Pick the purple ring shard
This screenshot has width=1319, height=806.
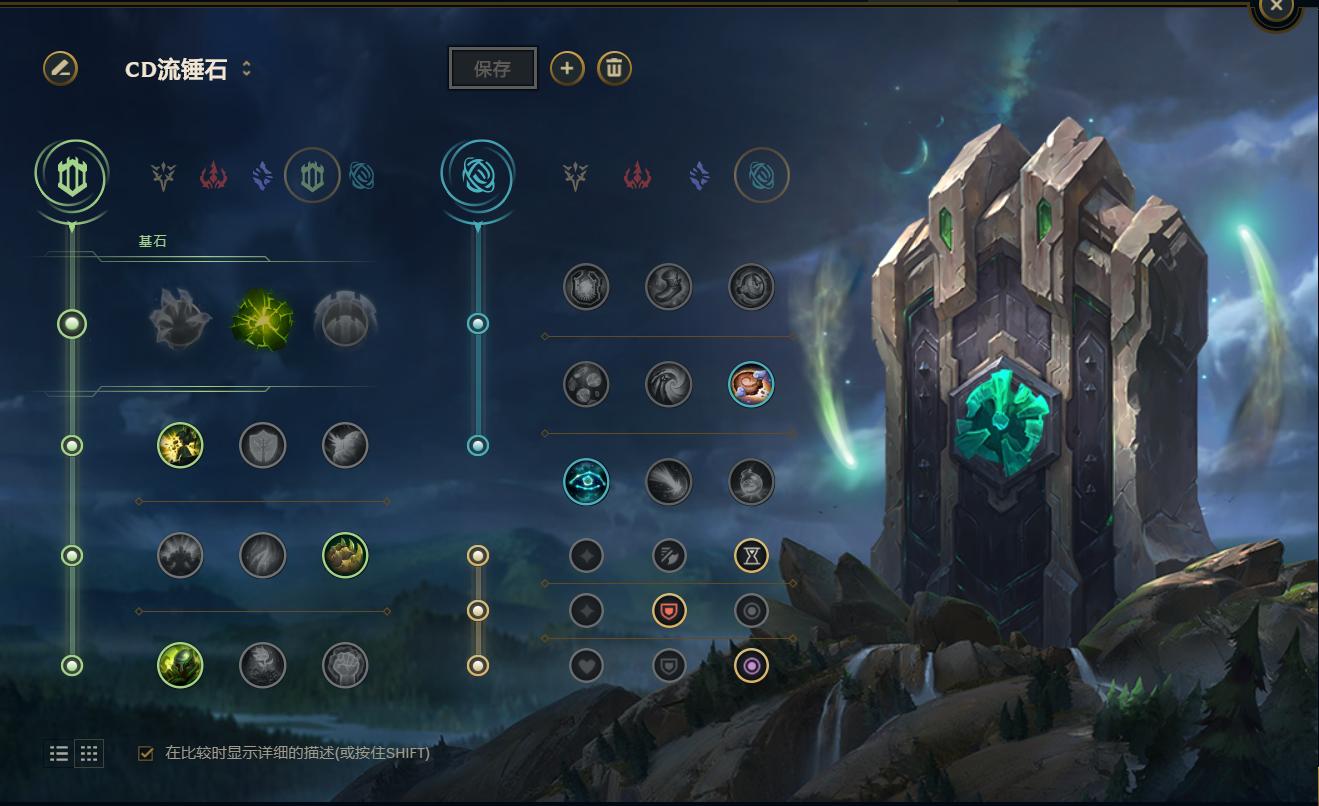751,665
